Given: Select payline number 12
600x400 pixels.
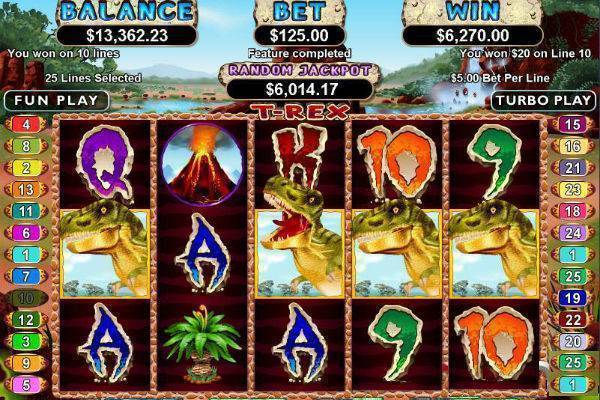Looking at the screenshot, I should 26,319.
